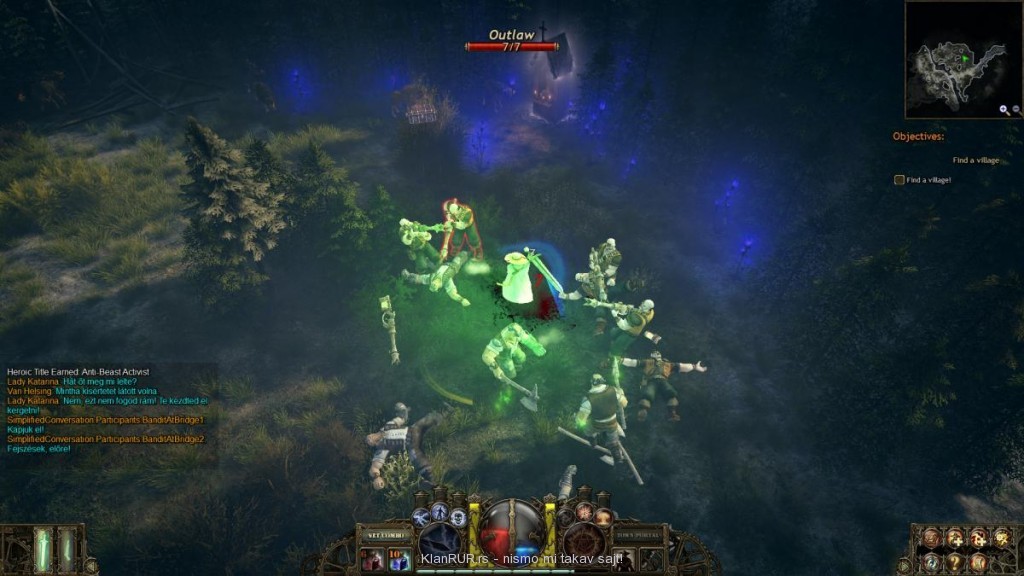Open the blue swirl menu button

pyautogui.click(x=931, y=563)
